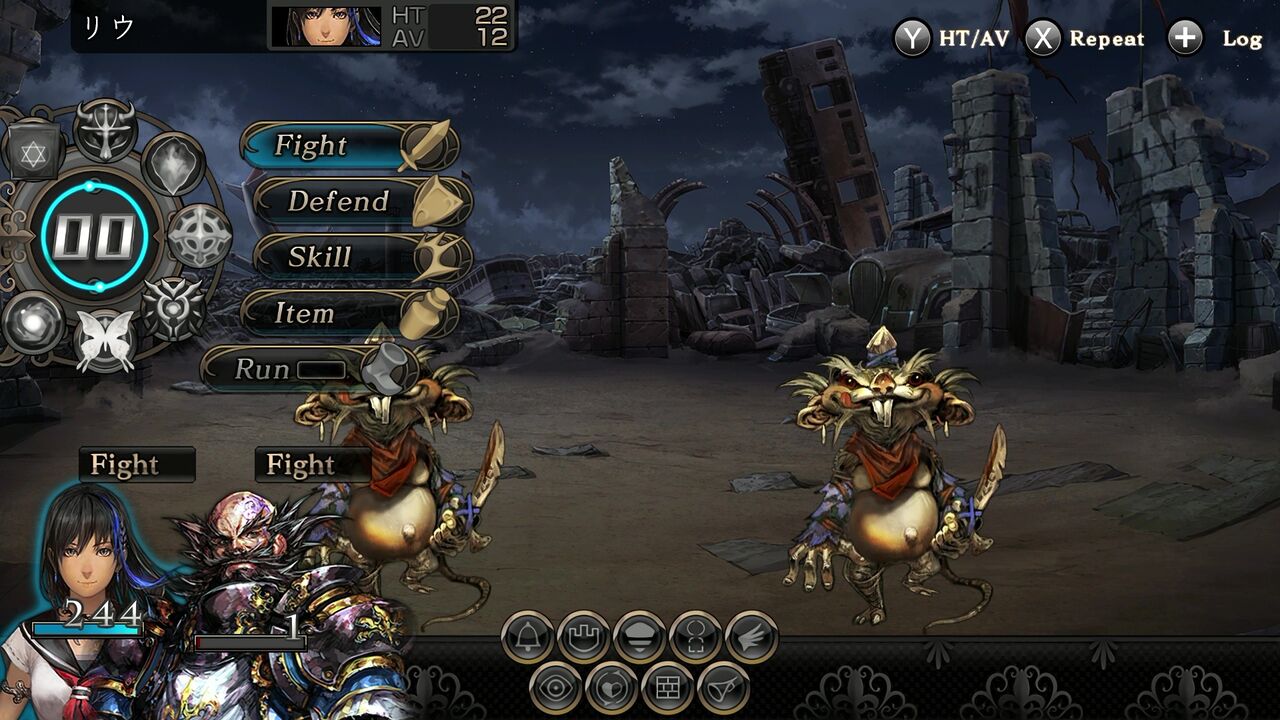Activate the flame icon on the wheel

(x=174, y=163)
